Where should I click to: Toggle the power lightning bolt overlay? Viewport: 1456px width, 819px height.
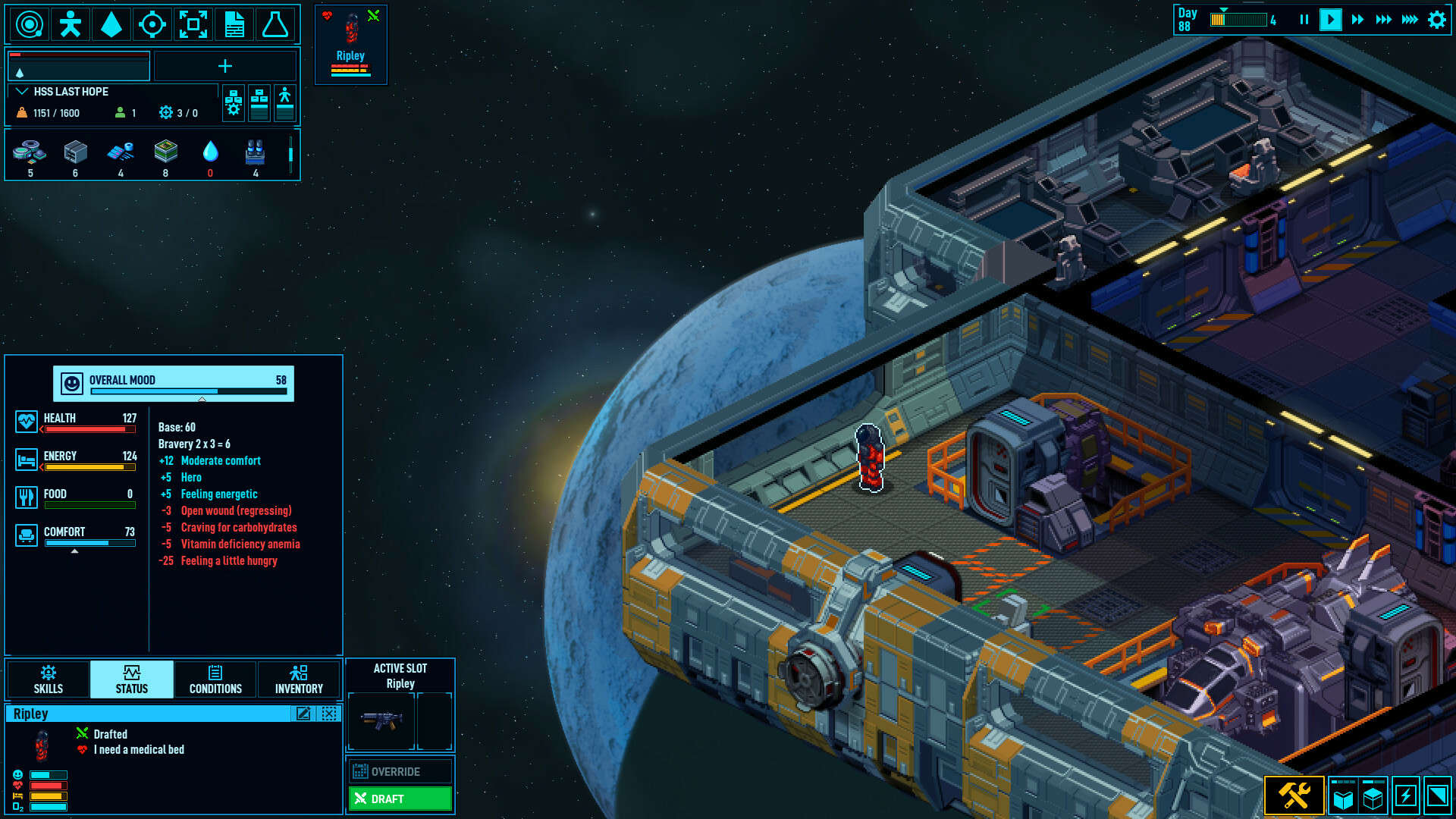click(1405, 796)
